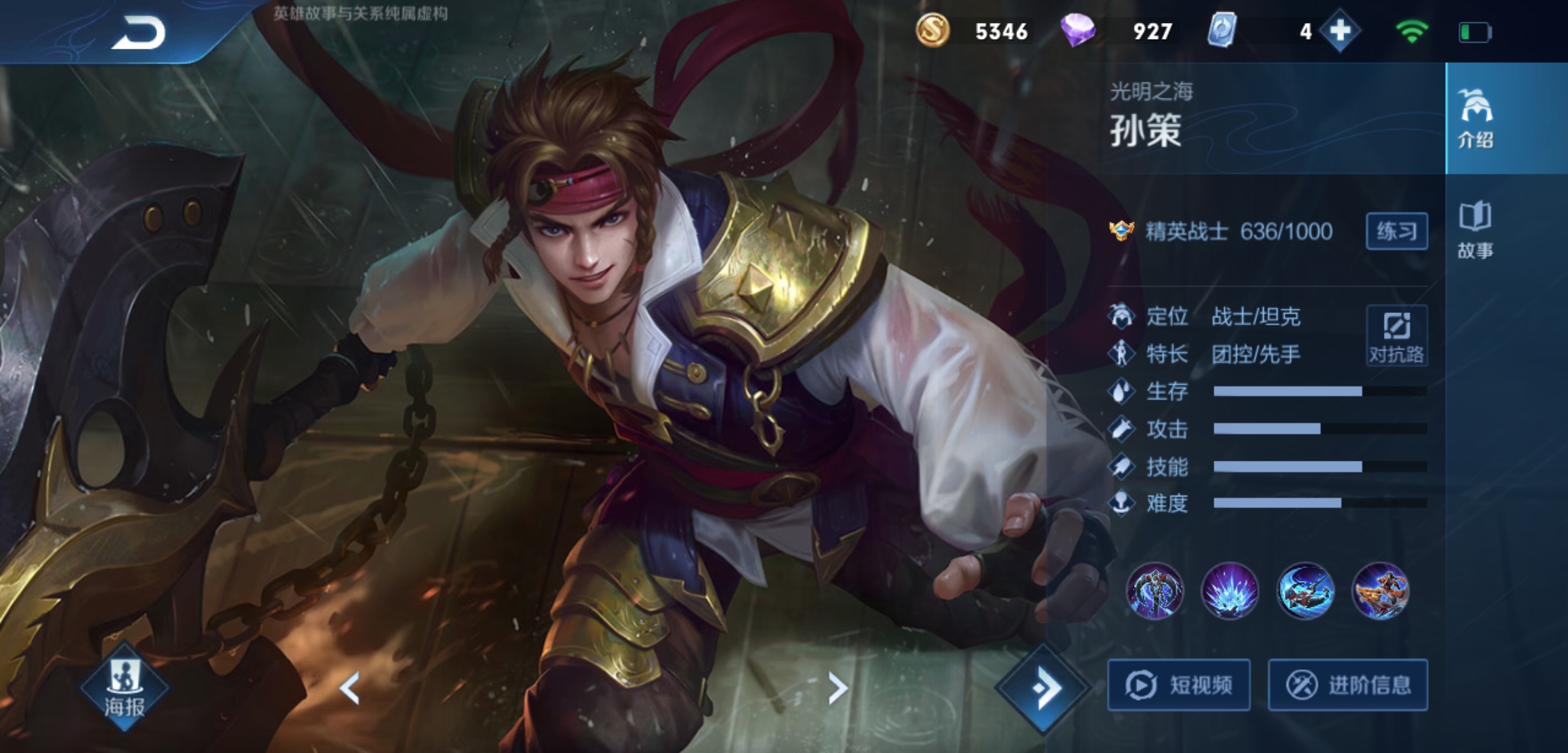Start practice with the 练习 button
Image resolution: width=1568 pixels, height=753 pixels.
tap(1396, 231)
